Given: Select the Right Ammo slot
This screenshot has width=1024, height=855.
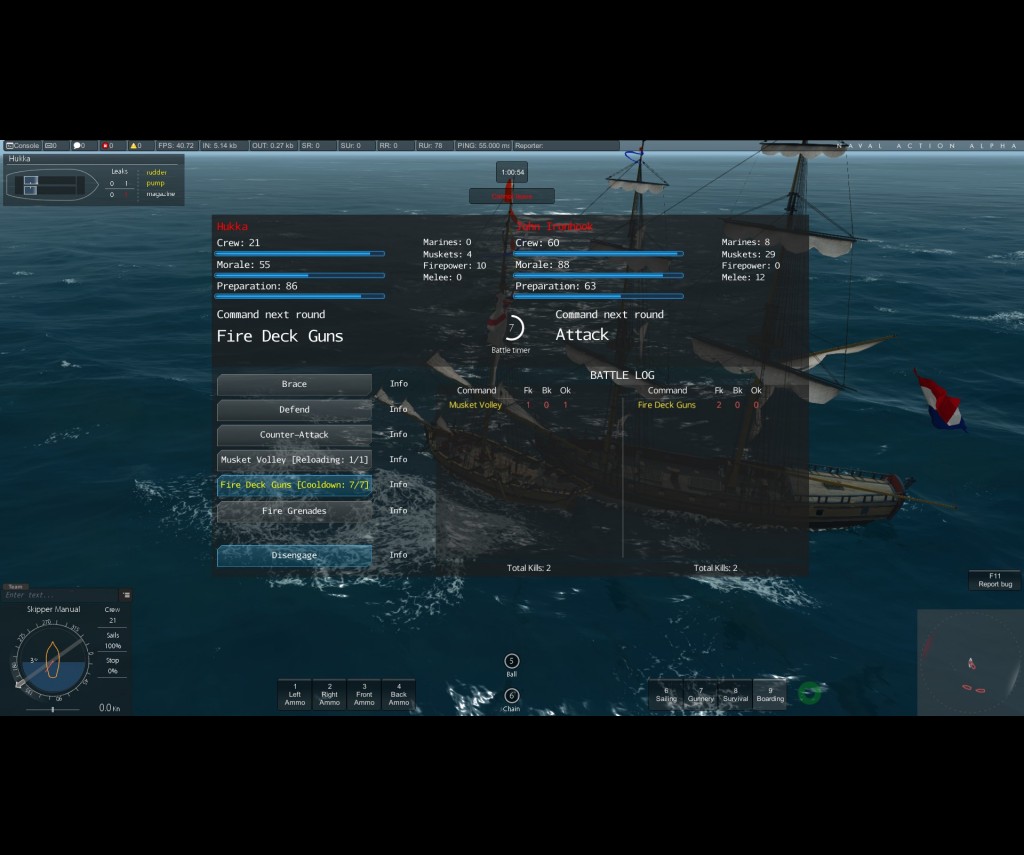Looking at the screenshot, I should tap(329, 695).
